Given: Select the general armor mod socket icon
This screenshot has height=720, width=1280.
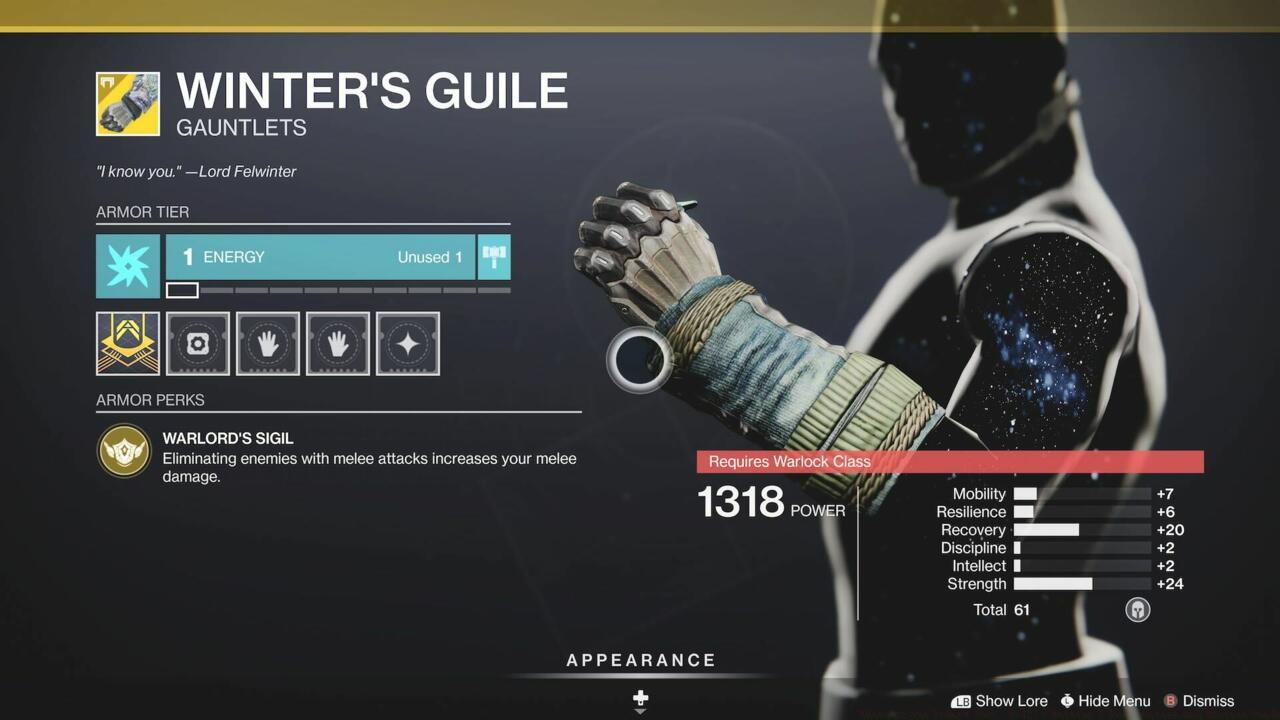Looking at the screenshot, I should pyautogui.click(x=197, y=343).
